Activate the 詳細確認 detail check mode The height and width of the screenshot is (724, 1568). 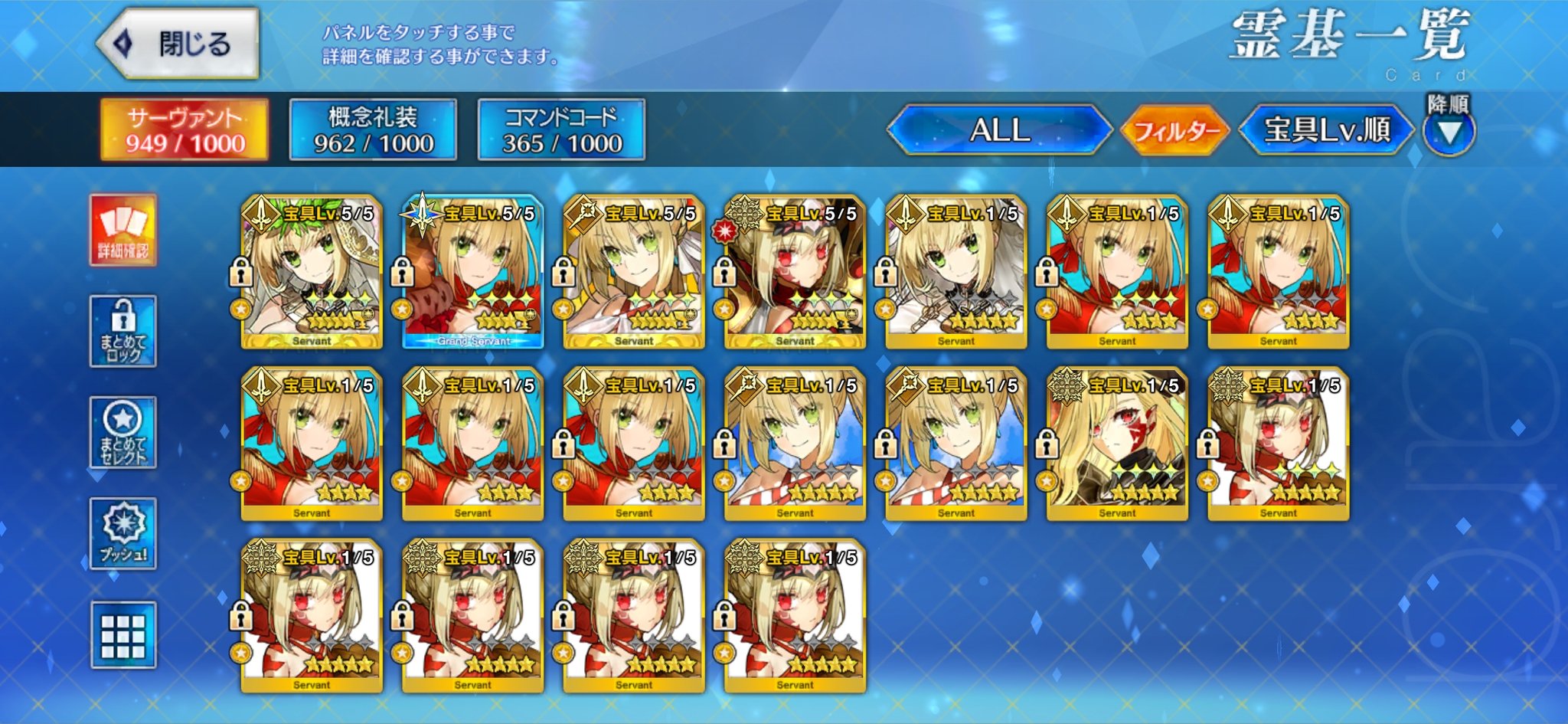pyautogui.click(x=123, y=231)
